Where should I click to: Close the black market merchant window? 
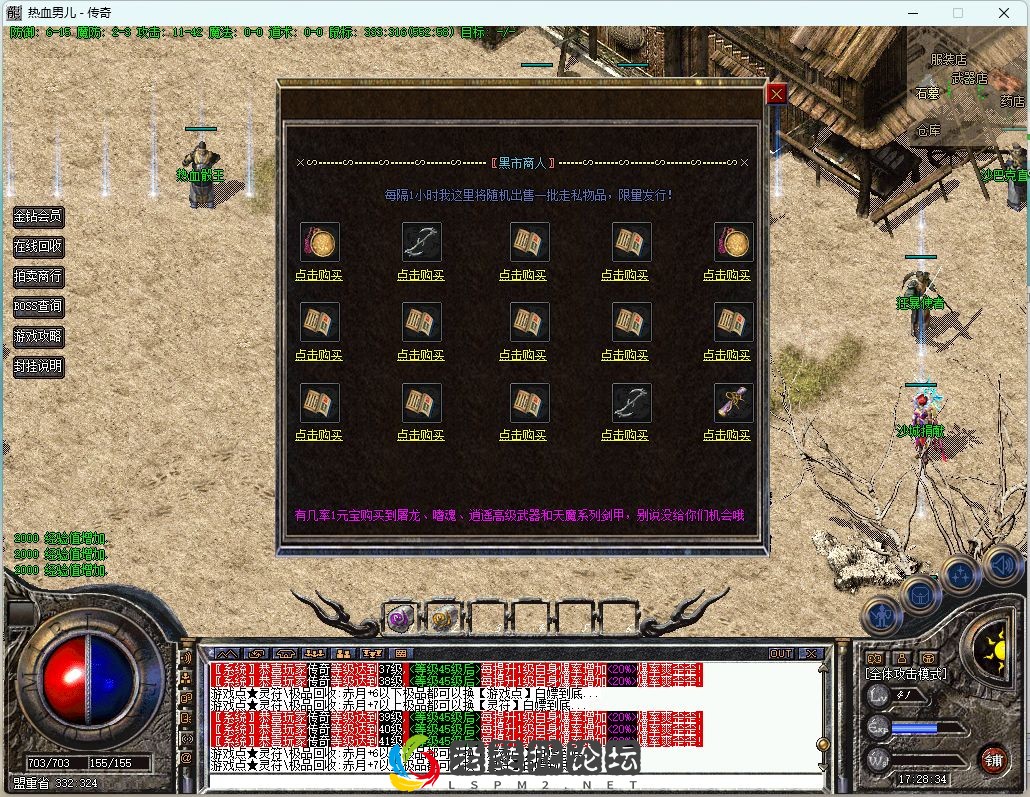click(x=776, y=94)
